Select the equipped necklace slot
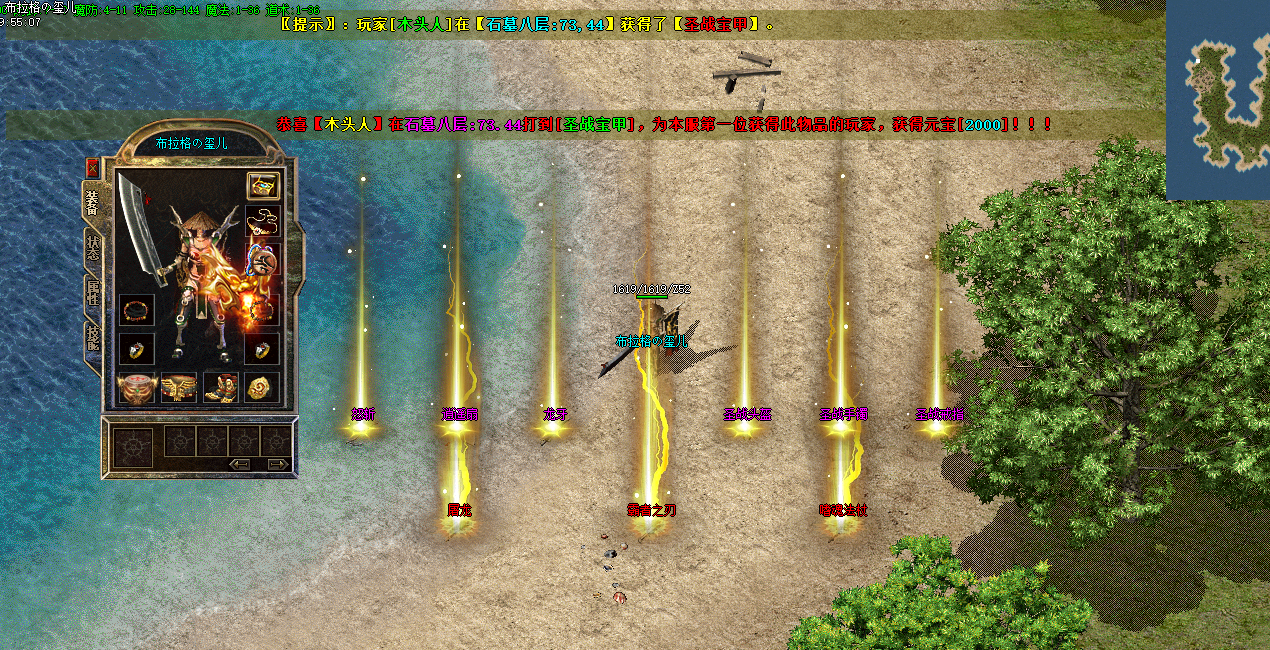 (263, 222)
